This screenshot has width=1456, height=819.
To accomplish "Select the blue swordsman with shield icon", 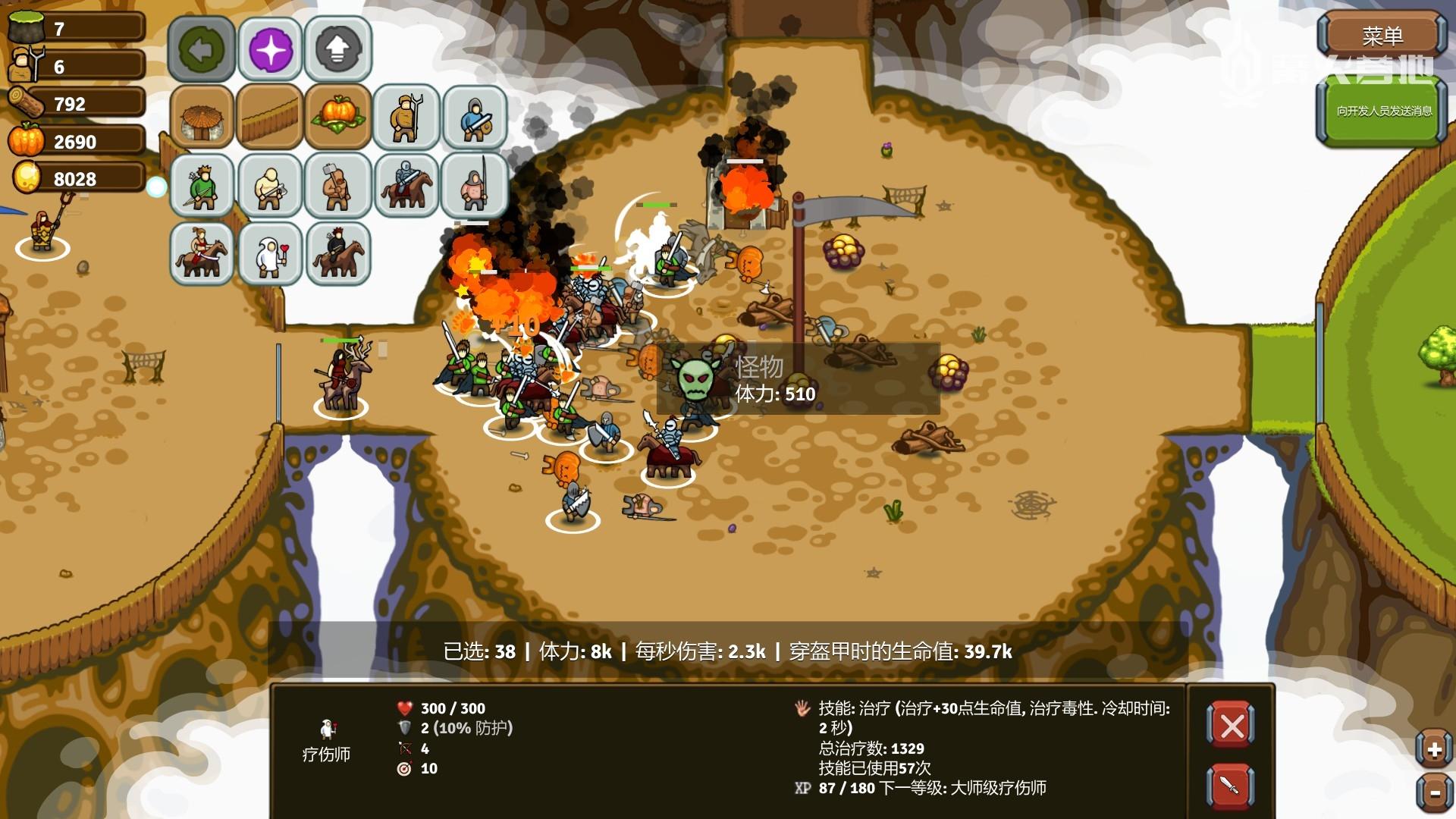I will click(x=475, y=117).
